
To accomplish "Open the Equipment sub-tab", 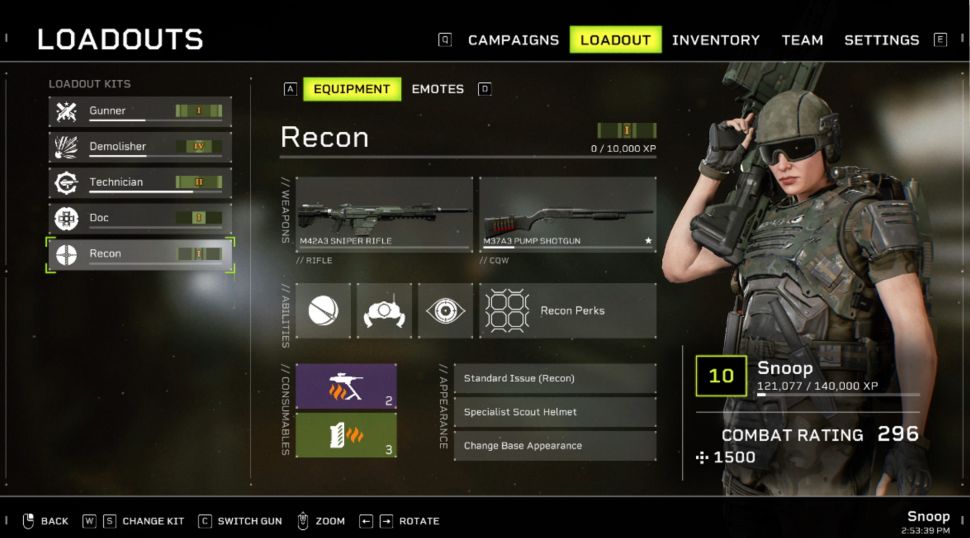I will 352,89.
